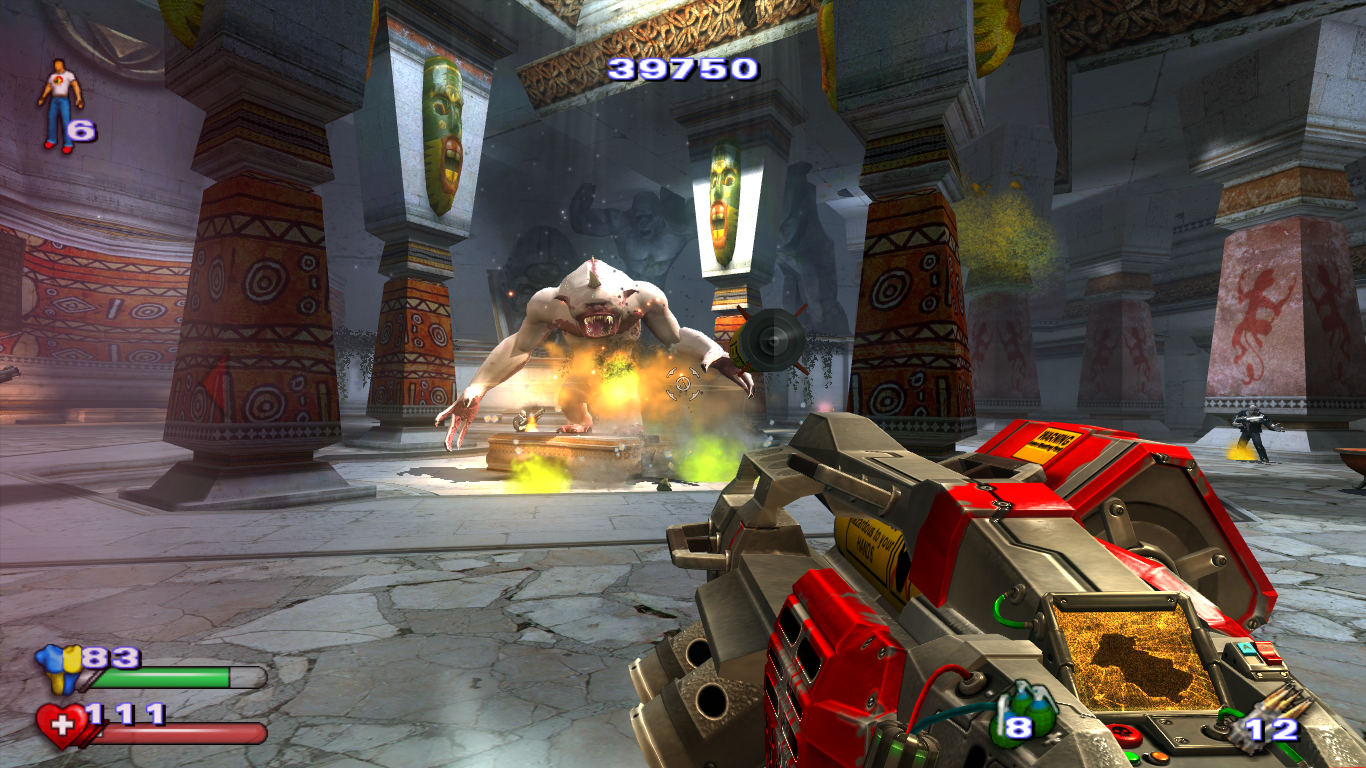The image size is (1366, 768).
Task: Click the Sam lives icon
Action: click(59, 105)
